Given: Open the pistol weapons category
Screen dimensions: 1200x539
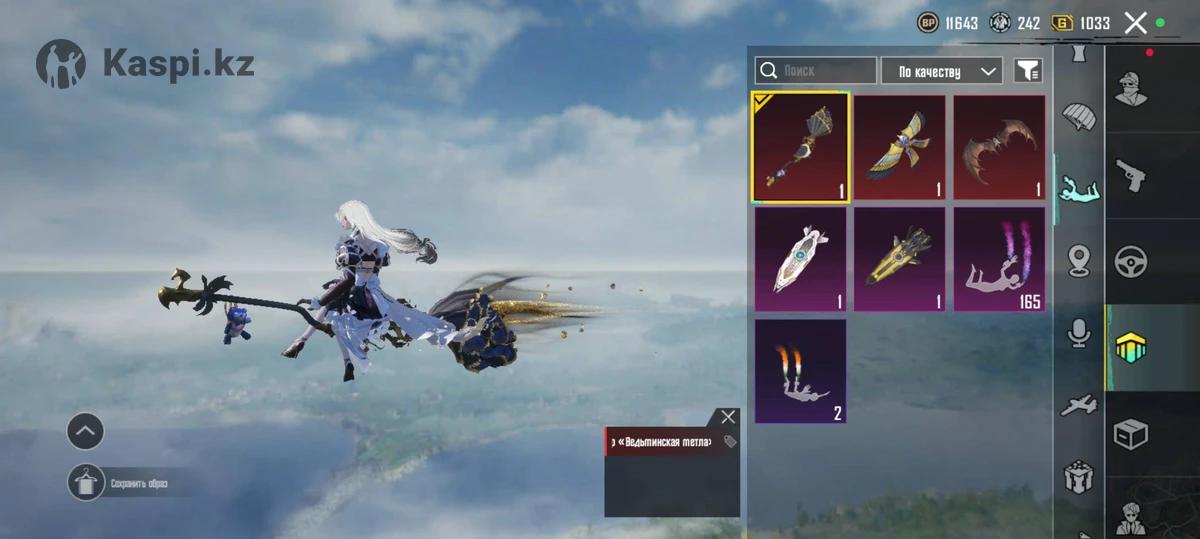Looking at the screenshot, I should tap(1131, 176).
